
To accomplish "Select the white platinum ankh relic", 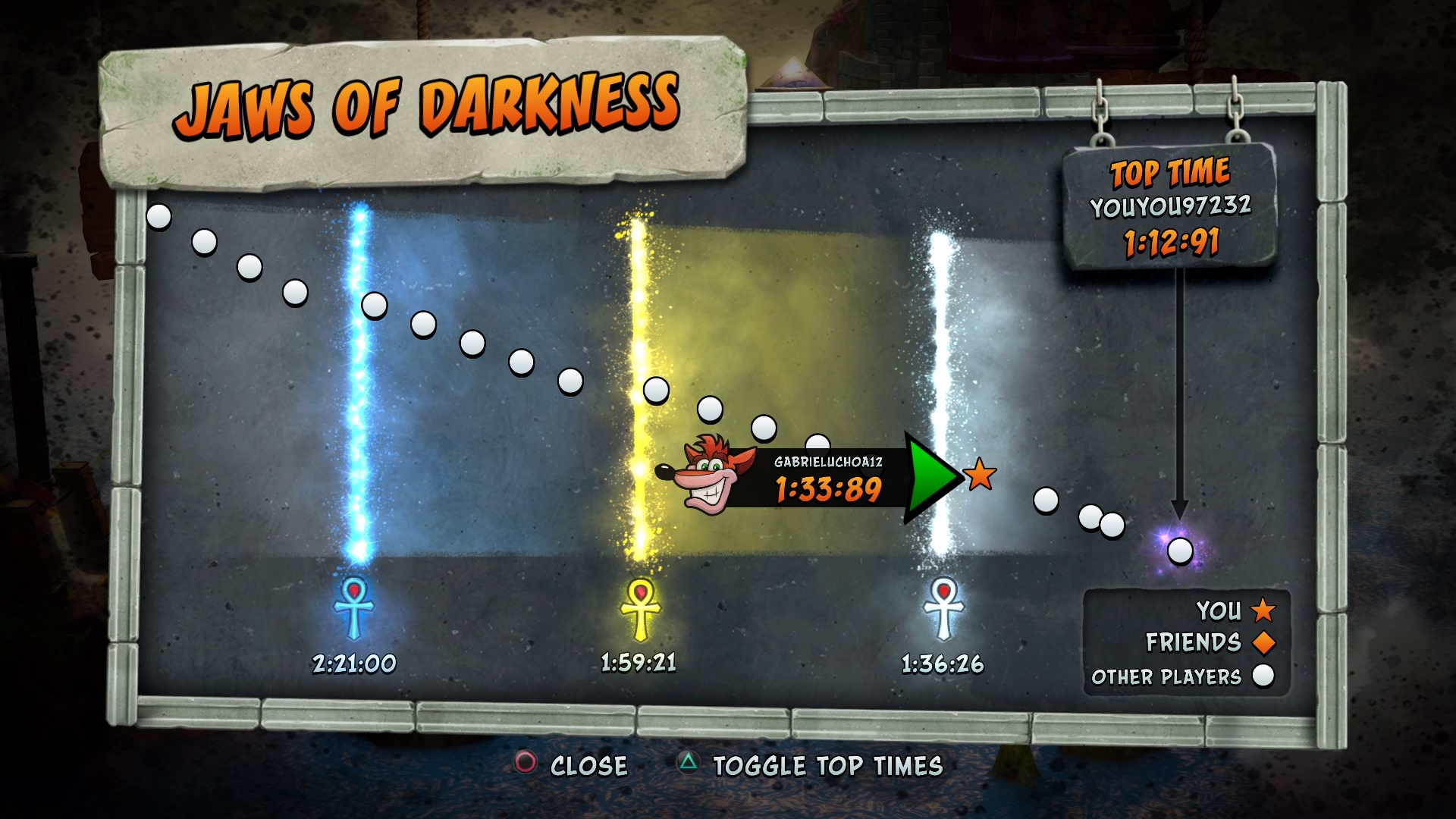I will coord(943,608).
